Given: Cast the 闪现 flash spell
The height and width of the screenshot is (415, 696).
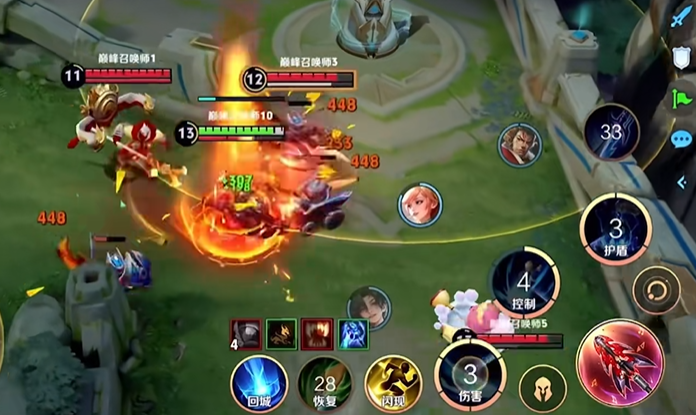Looking at the screenshot, I should pos(392,384).
